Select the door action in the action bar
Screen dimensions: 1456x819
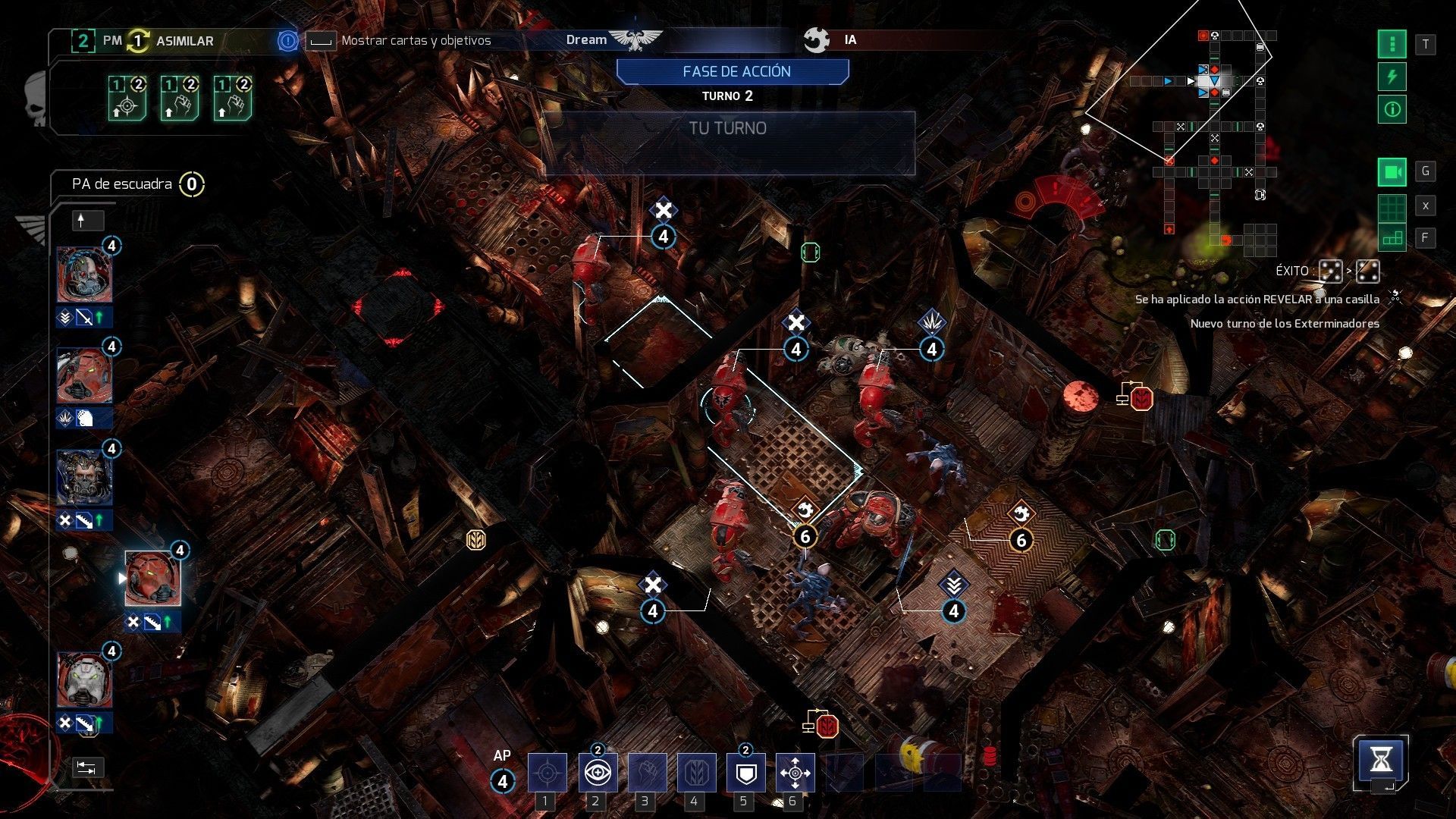coord(696,773)
